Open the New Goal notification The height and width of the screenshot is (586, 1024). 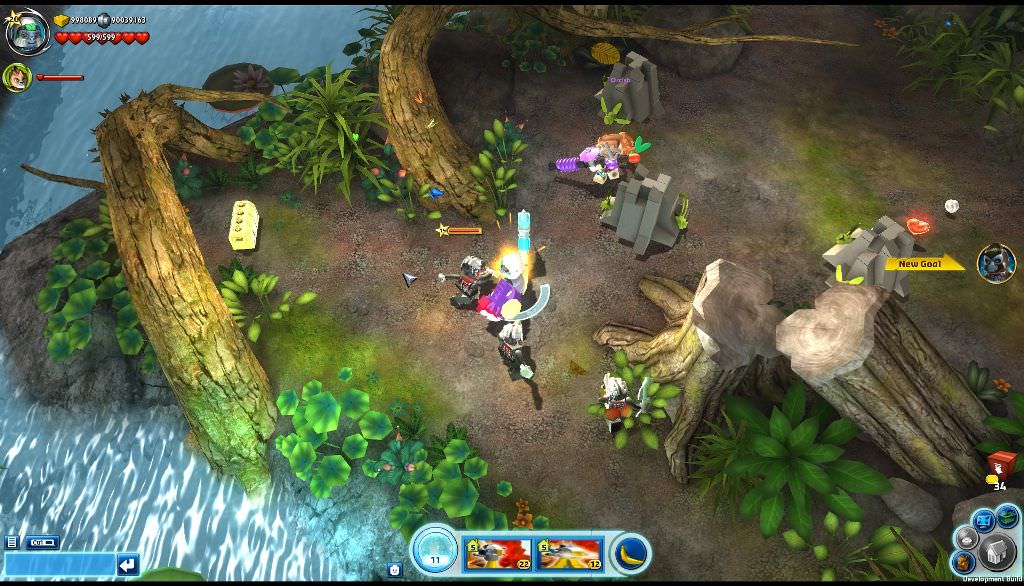[922, 264]
